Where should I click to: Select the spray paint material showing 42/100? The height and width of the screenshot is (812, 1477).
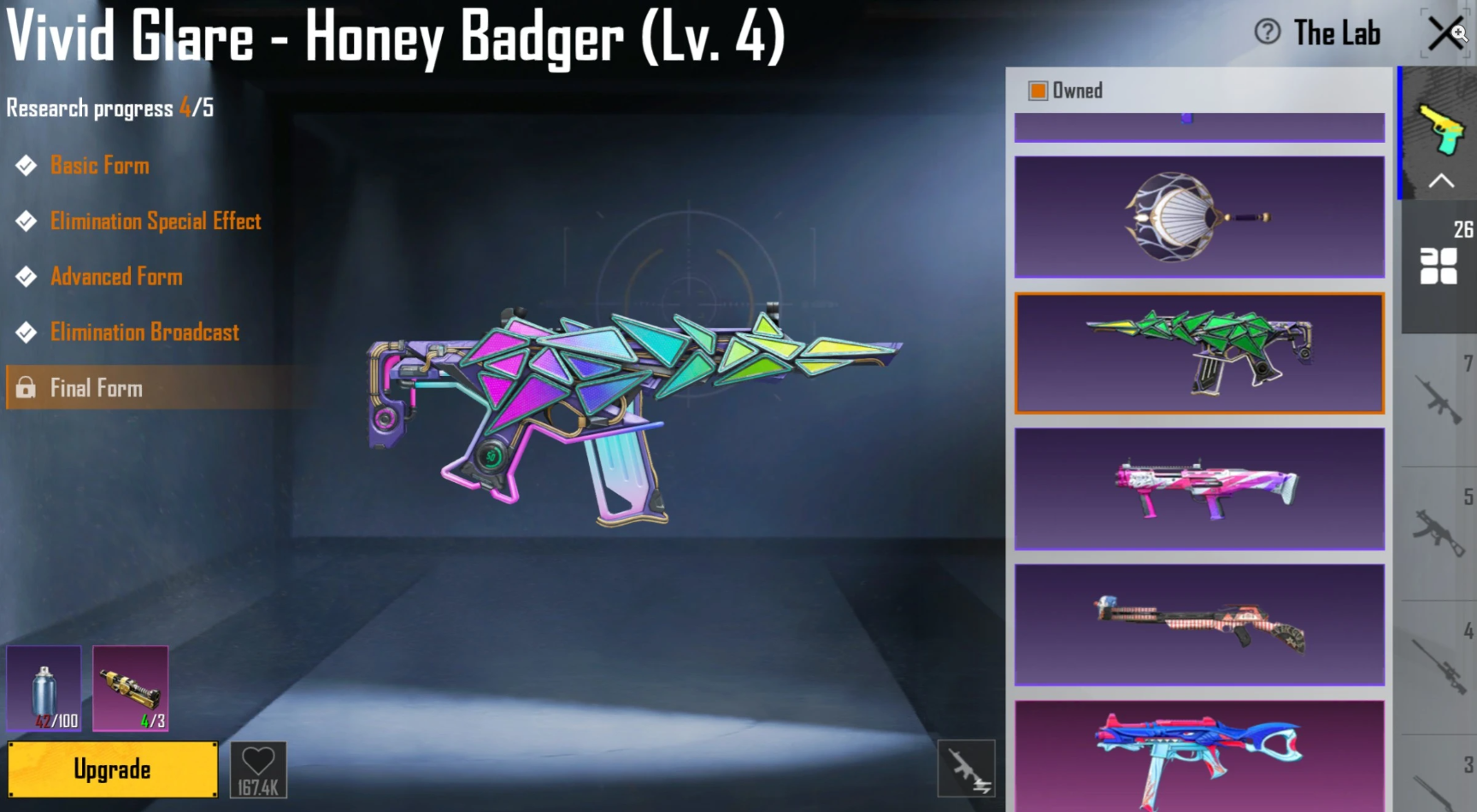point(44,688)
